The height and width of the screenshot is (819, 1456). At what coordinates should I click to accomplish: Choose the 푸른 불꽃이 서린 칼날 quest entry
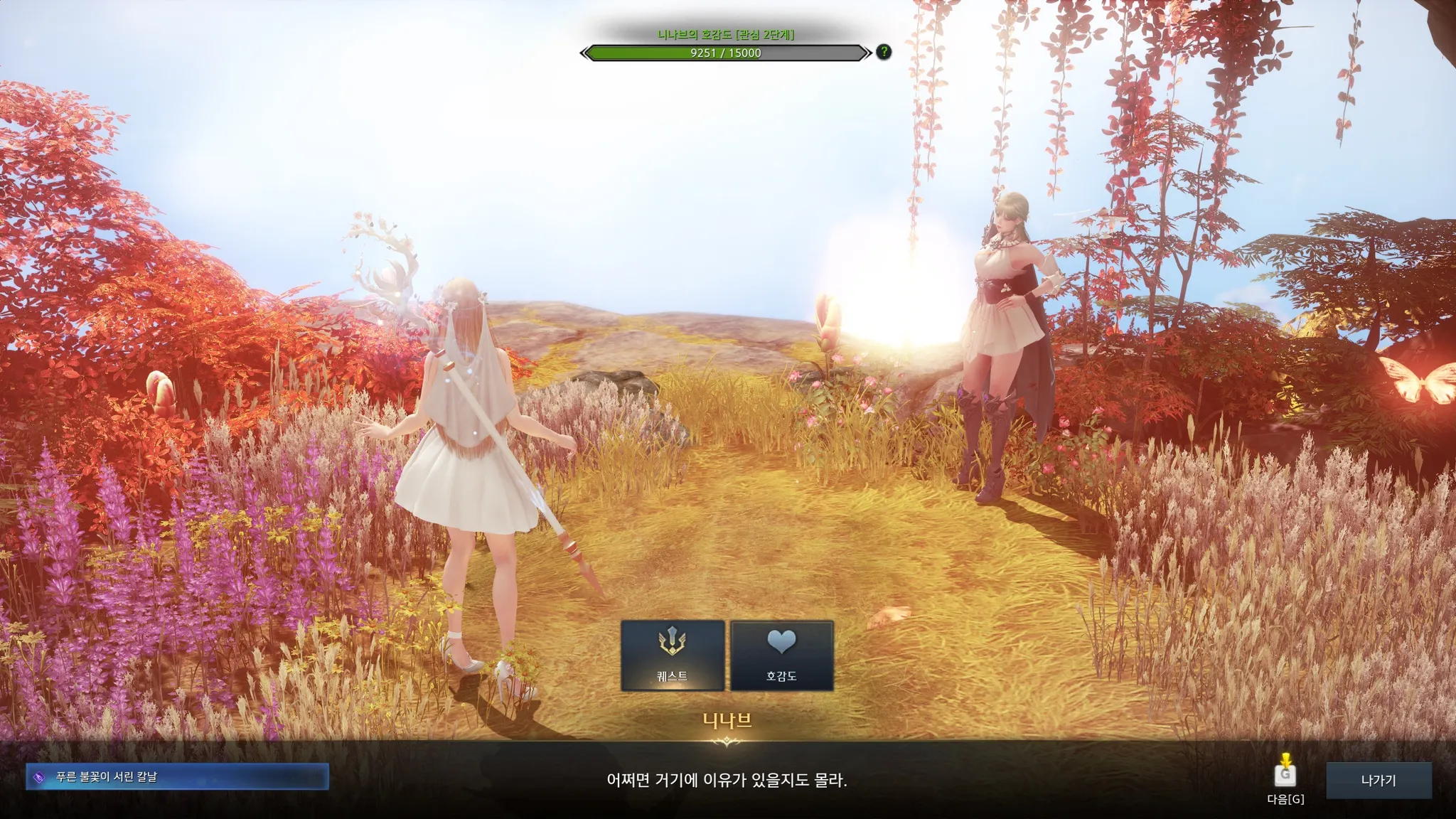[x=178, y=776]
